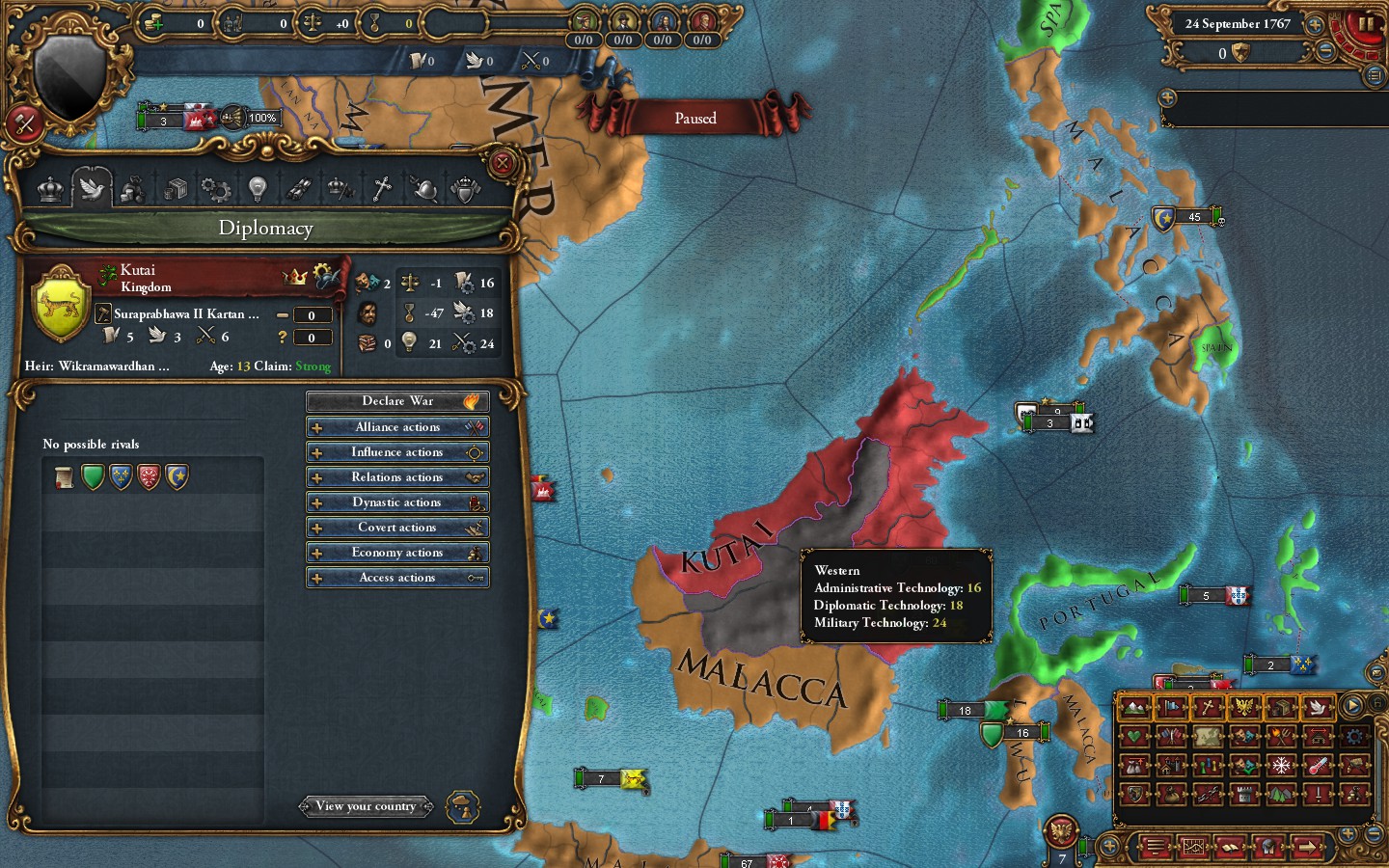The image size is (1389, 868).
Task: Open the Military tab with the helmet icon
Action: (x=427, y=189)
